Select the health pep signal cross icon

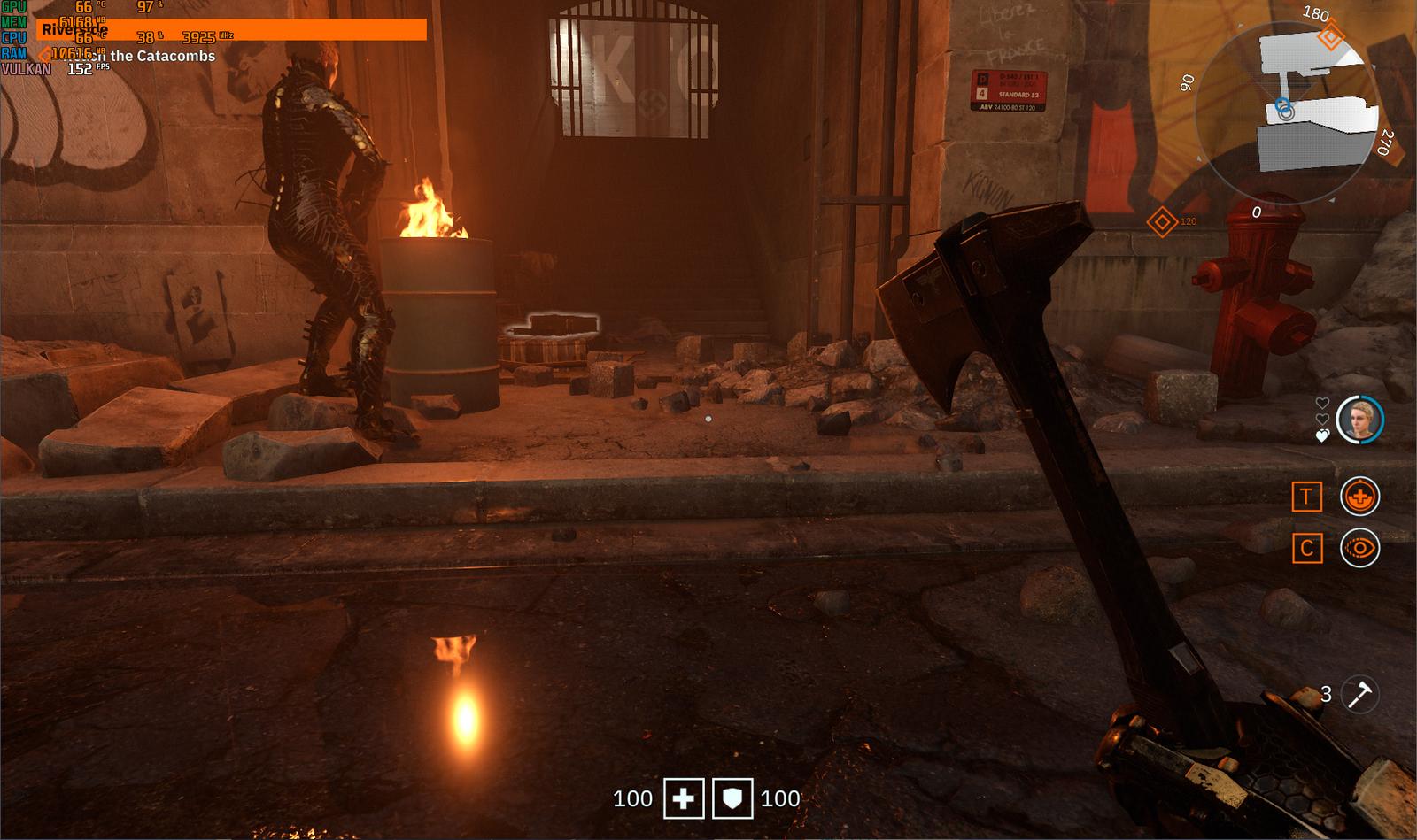pyautogui.click(x=1360, y=497)
